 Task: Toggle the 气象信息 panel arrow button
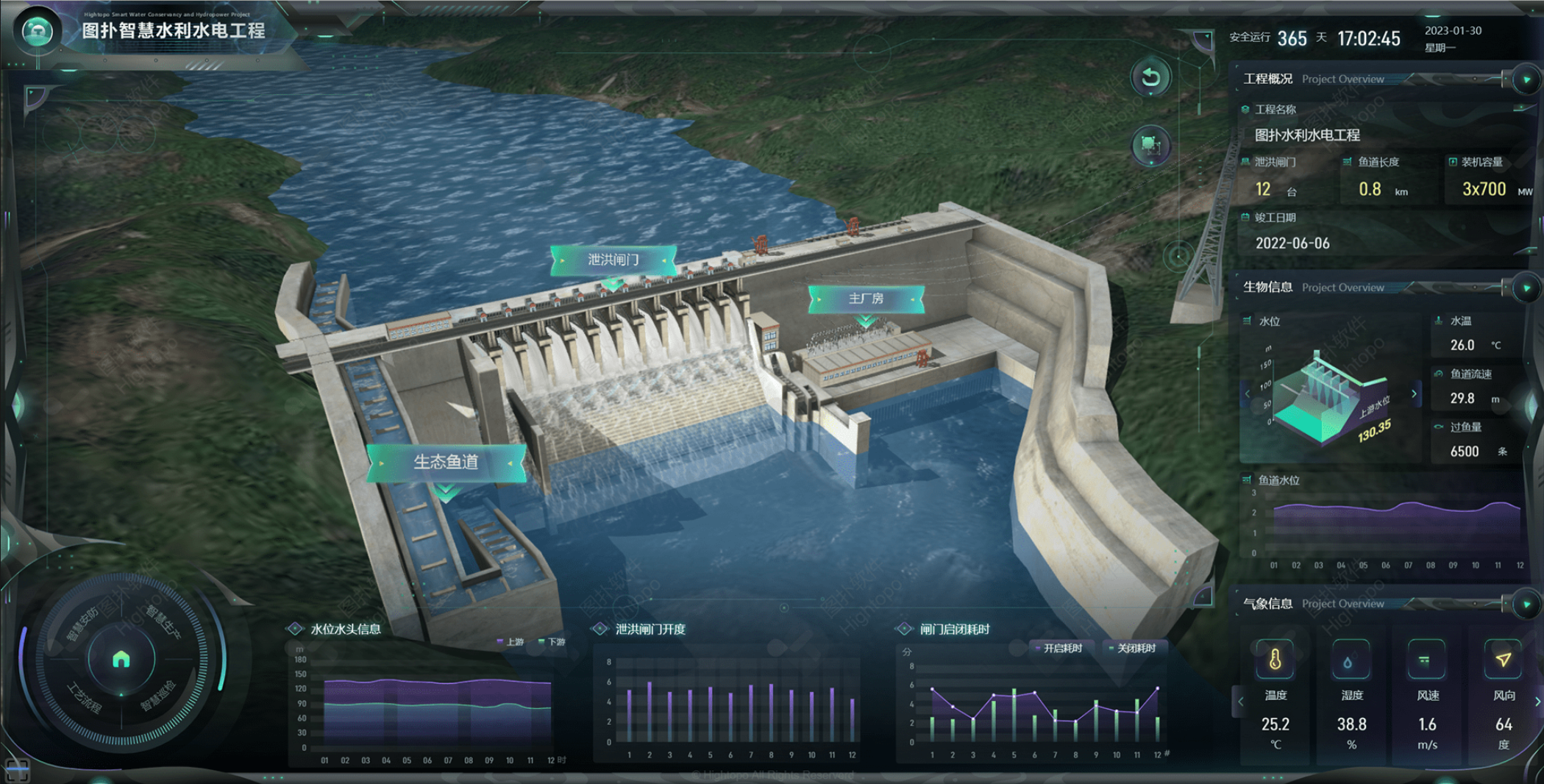[1527, 604]
